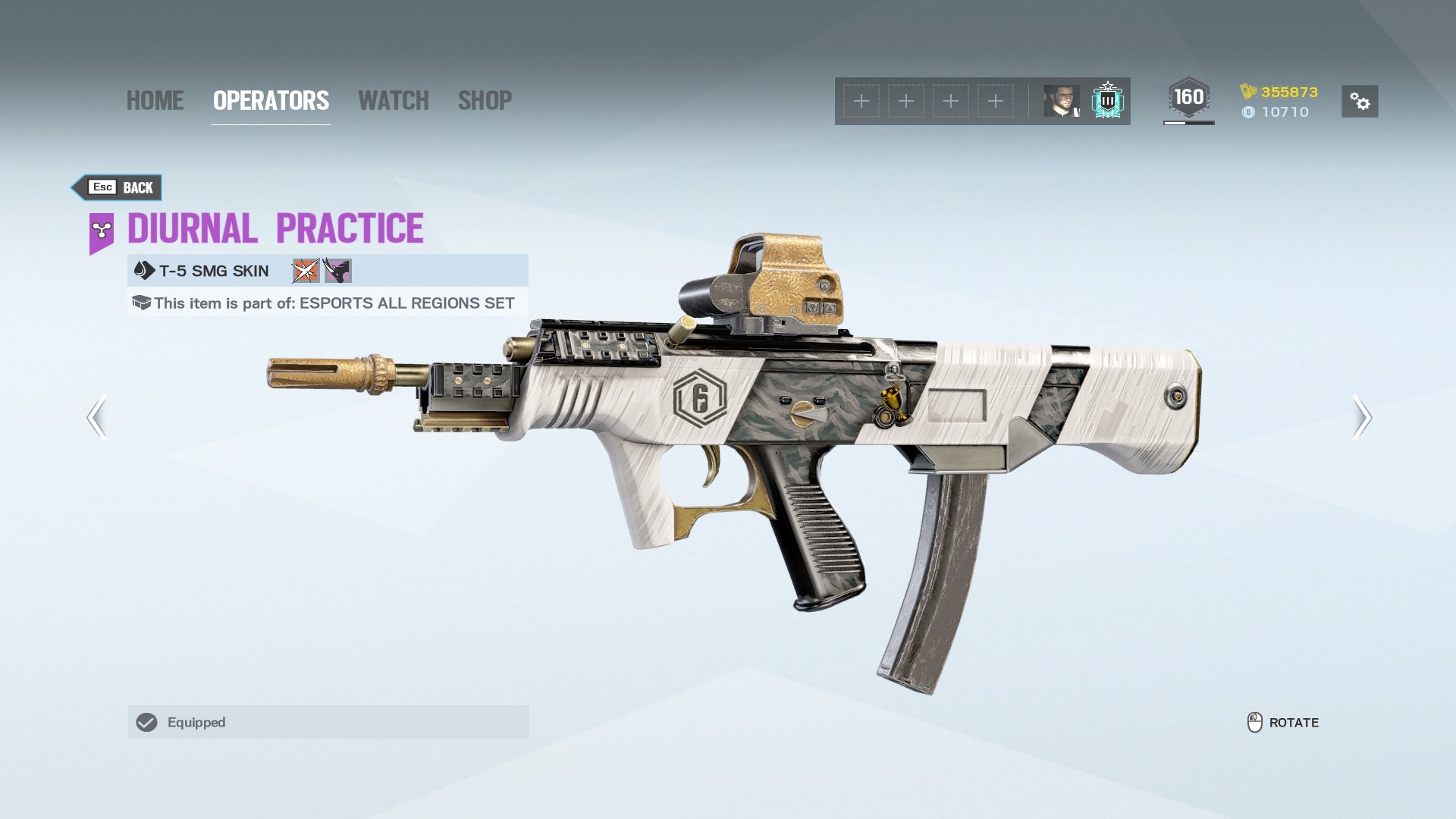Open the Esports All Regions Set link
This screenshot has width=1456, height=819.
[406, 303]
